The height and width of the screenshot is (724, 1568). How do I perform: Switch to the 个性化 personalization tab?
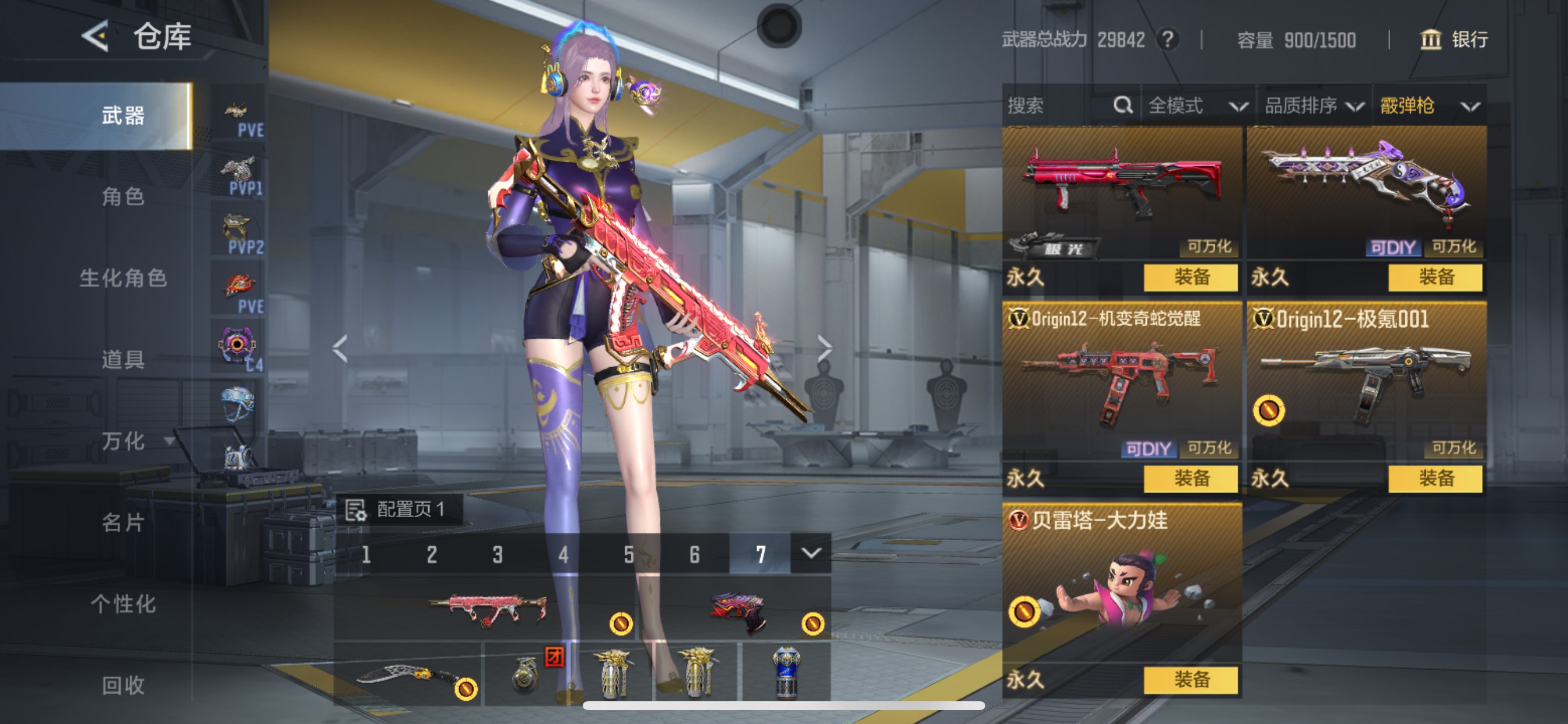coord(123,604)
